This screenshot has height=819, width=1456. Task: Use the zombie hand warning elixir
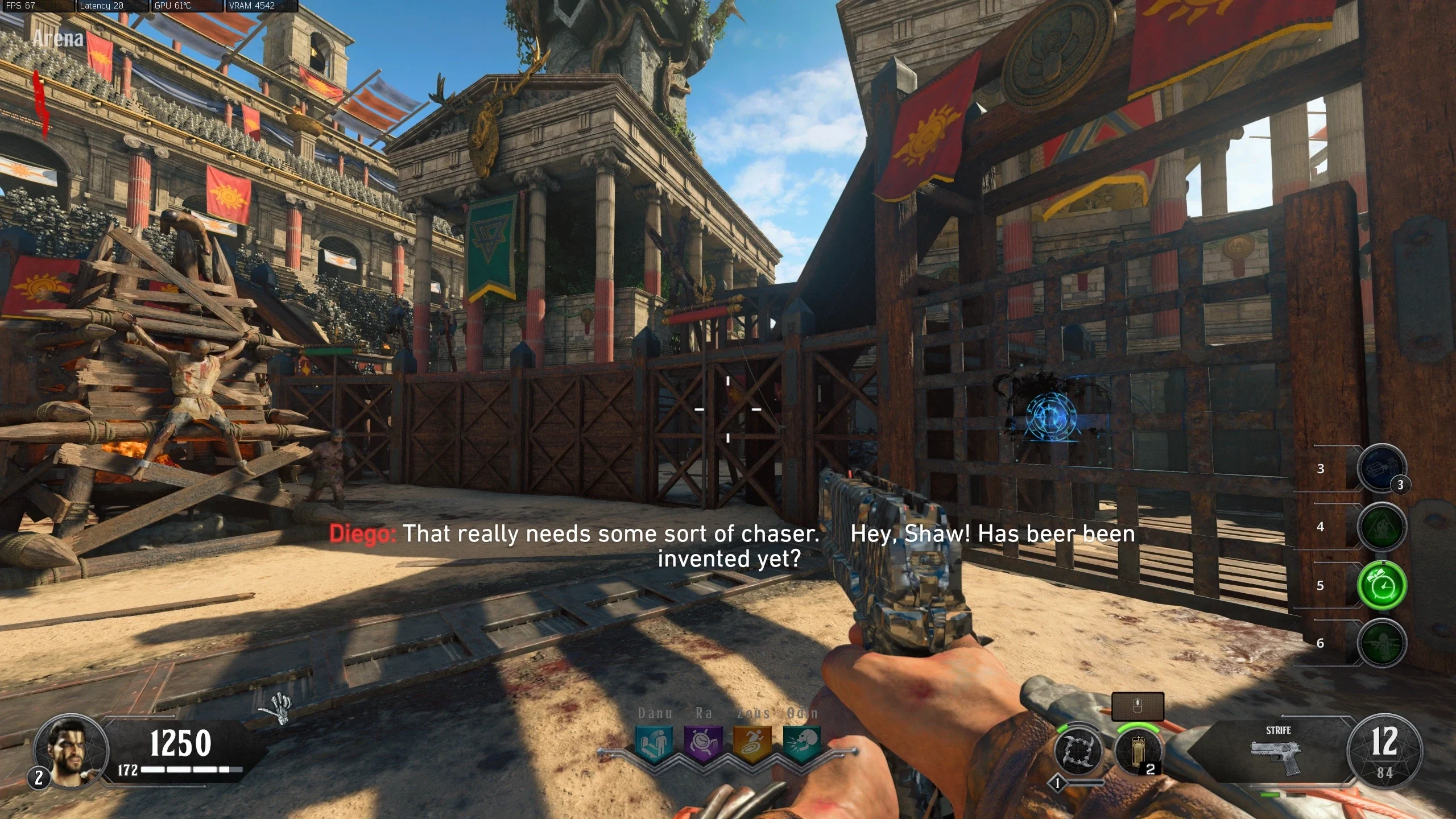[1381, 526]
